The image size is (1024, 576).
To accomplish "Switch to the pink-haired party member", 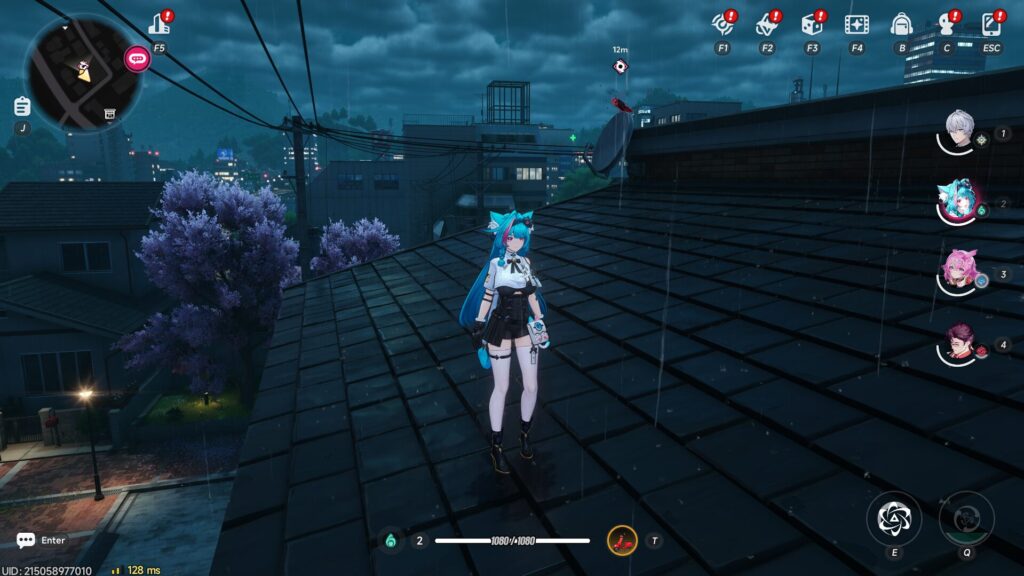I will (x=961, y=272).
